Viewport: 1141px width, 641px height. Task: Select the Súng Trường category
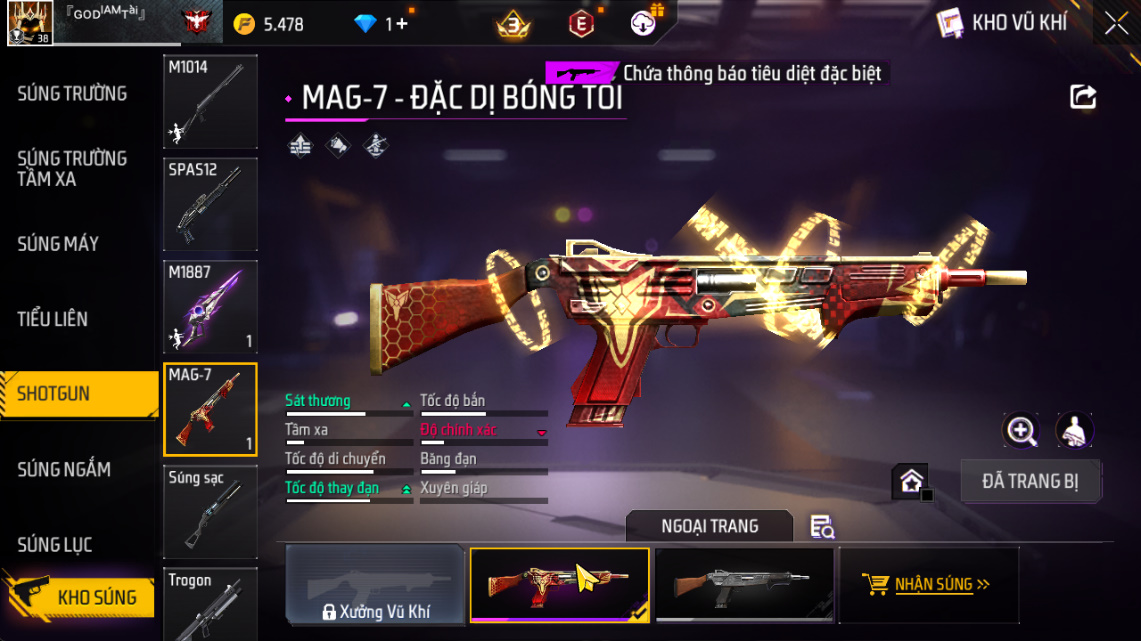72,94
